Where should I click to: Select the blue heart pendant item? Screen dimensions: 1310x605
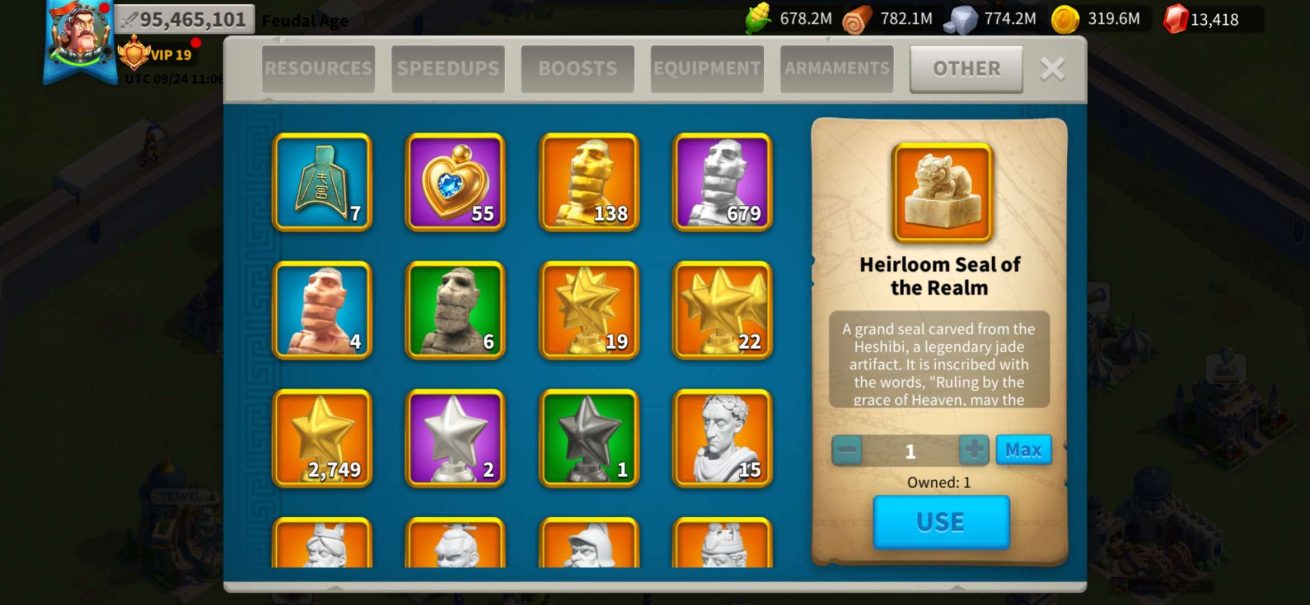point(455,182)
